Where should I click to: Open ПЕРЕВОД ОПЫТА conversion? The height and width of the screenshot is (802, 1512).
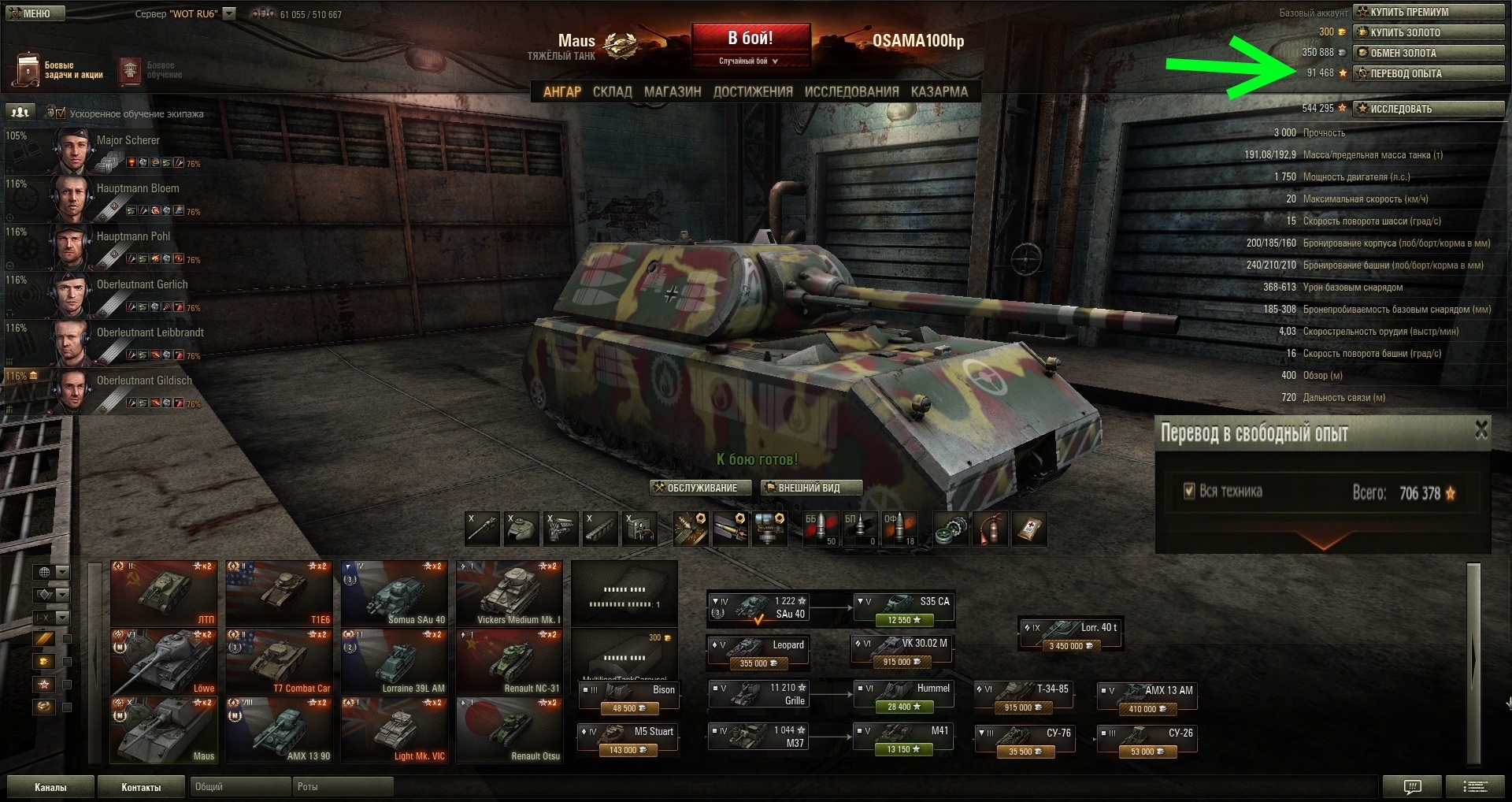pyautogui.click(x=1428, y=73)
